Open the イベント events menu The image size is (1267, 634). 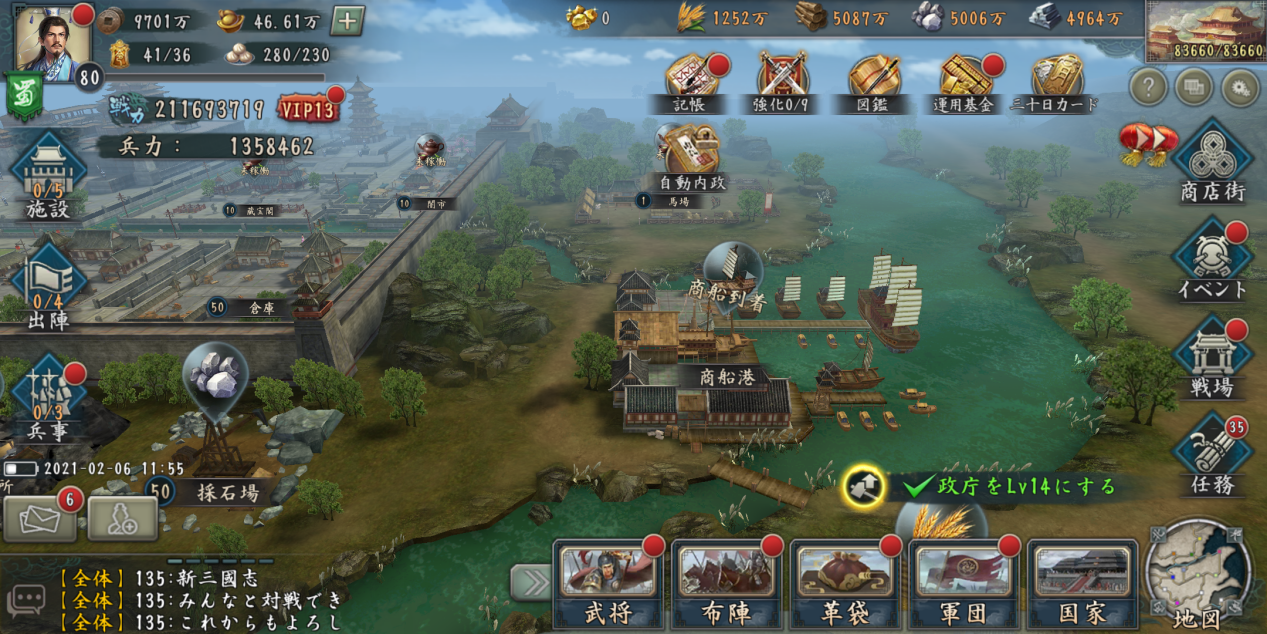(1212, 258)
